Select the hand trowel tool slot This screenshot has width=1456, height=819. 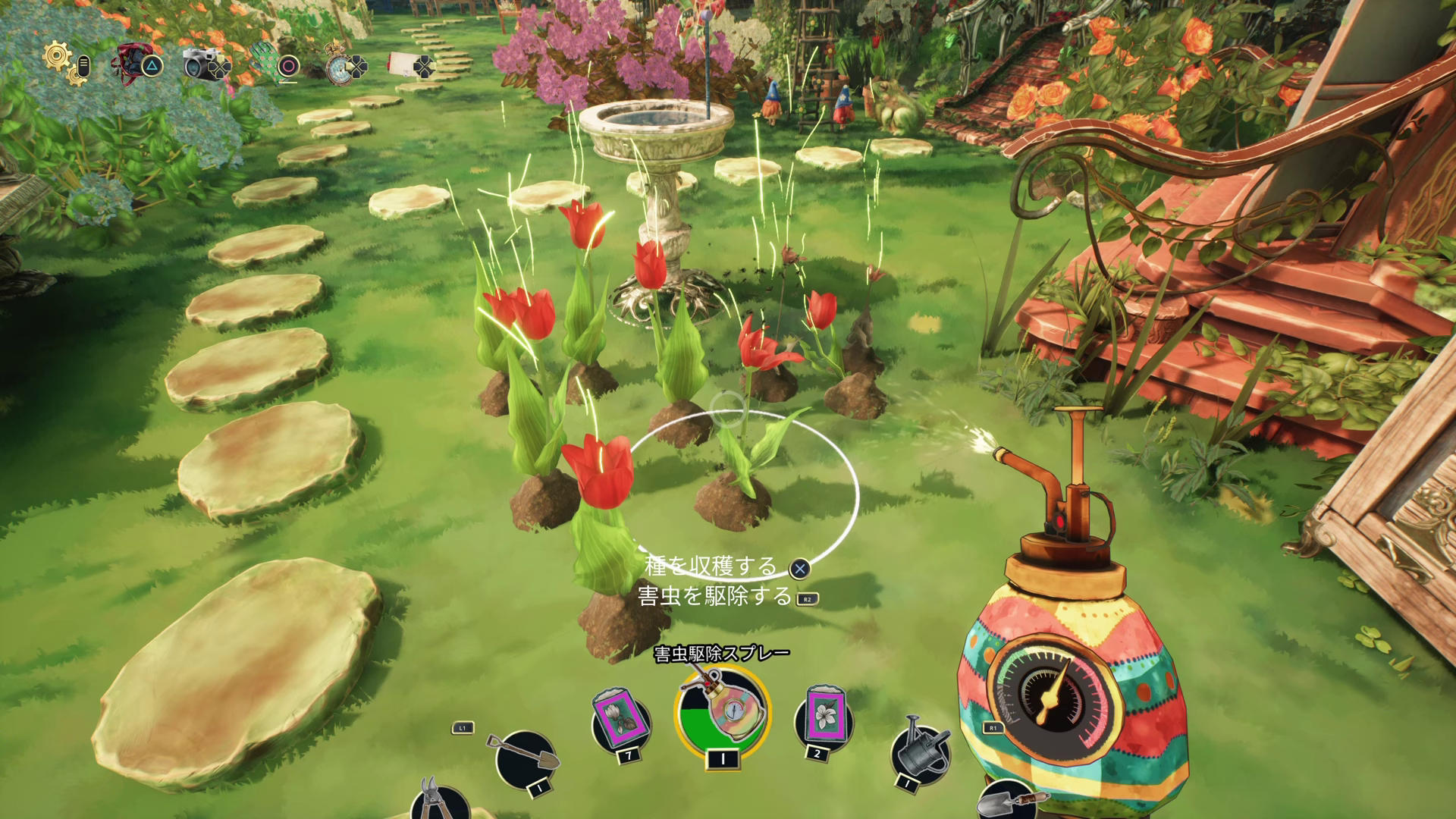(x=1009, y=802)
